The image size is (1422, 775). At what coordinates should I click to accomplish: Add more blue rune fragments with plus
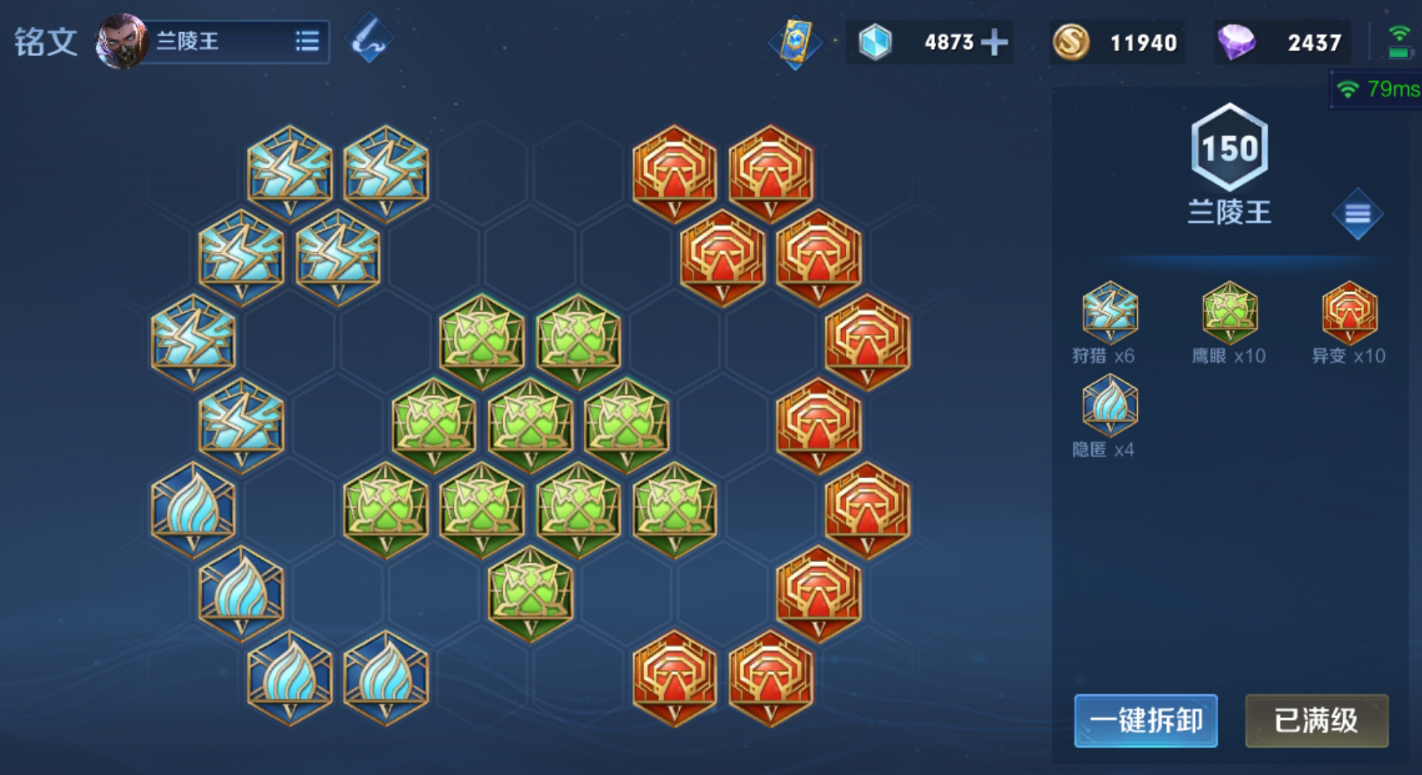point(994,42)
